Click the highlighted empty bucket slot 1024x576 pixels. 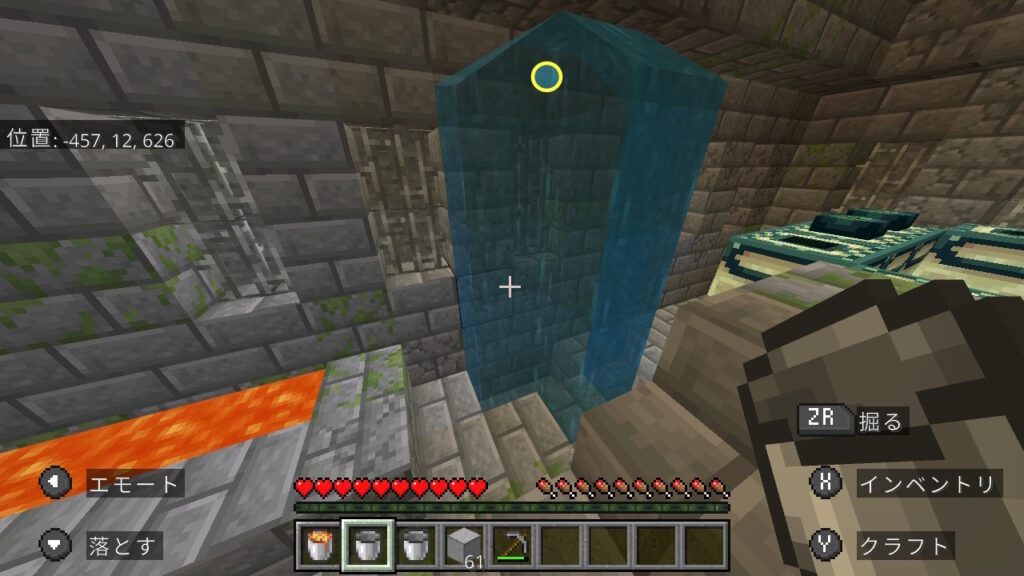pyautogui.click(x=368, y=546)
